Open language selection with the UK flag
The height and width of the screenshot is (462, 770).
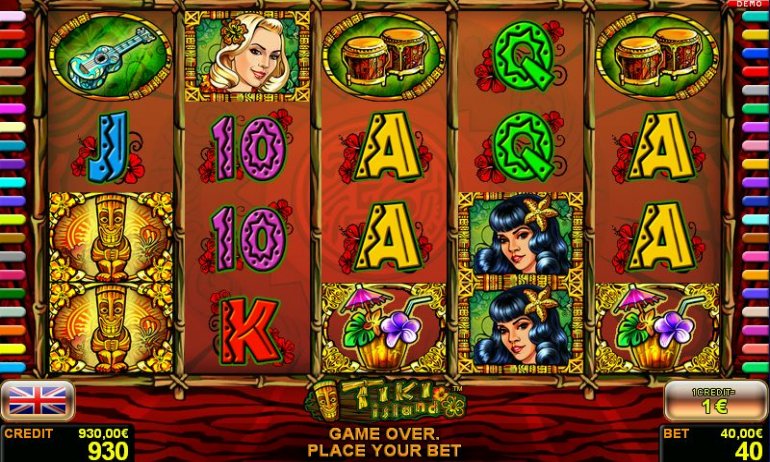(x=37, y=400)
